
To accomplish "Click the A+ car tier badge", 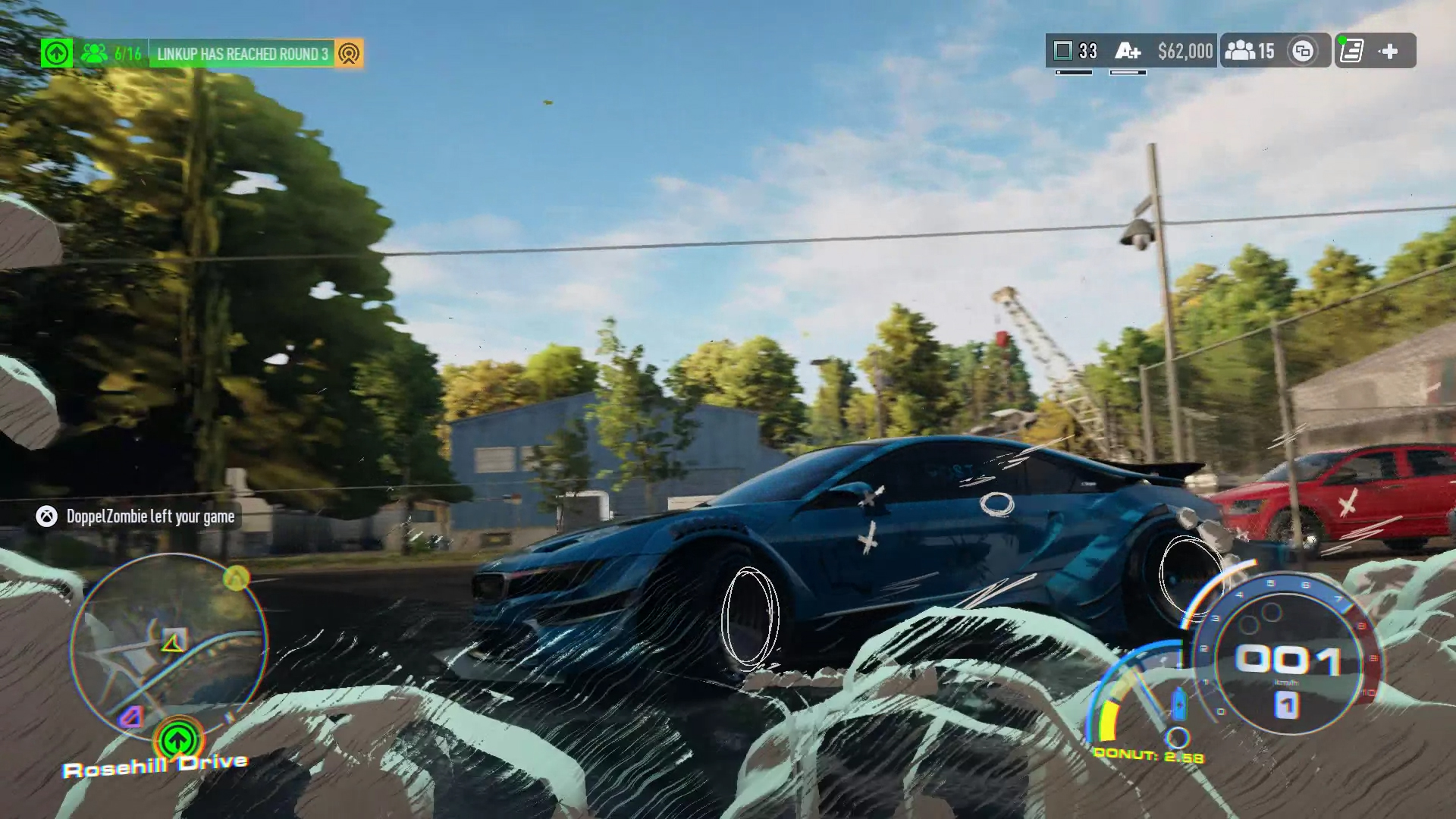I will click(x=1128, y=52).
